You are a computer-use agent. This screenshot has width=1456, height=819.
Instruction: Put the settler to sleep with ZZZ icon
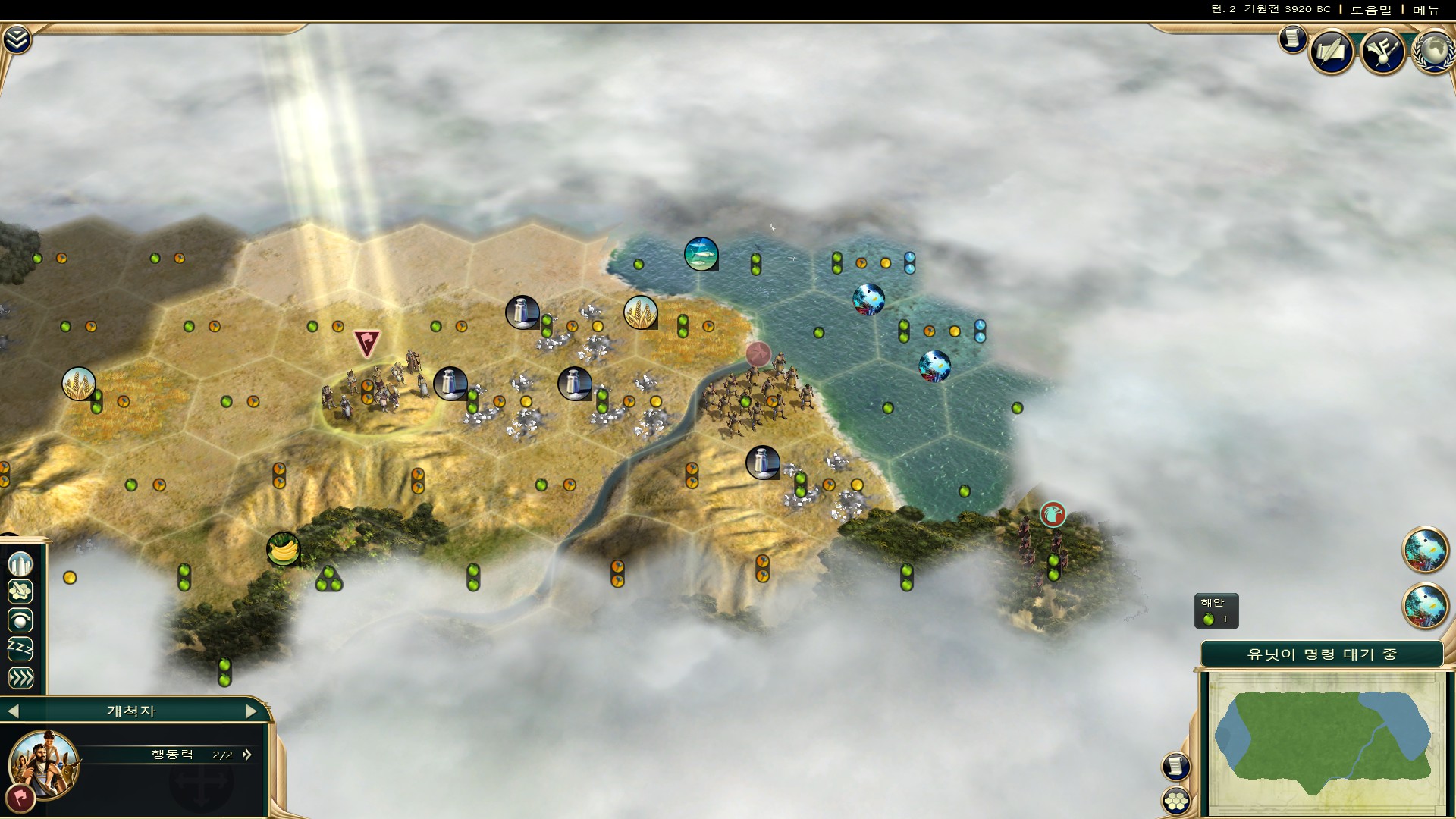(20, 649)
